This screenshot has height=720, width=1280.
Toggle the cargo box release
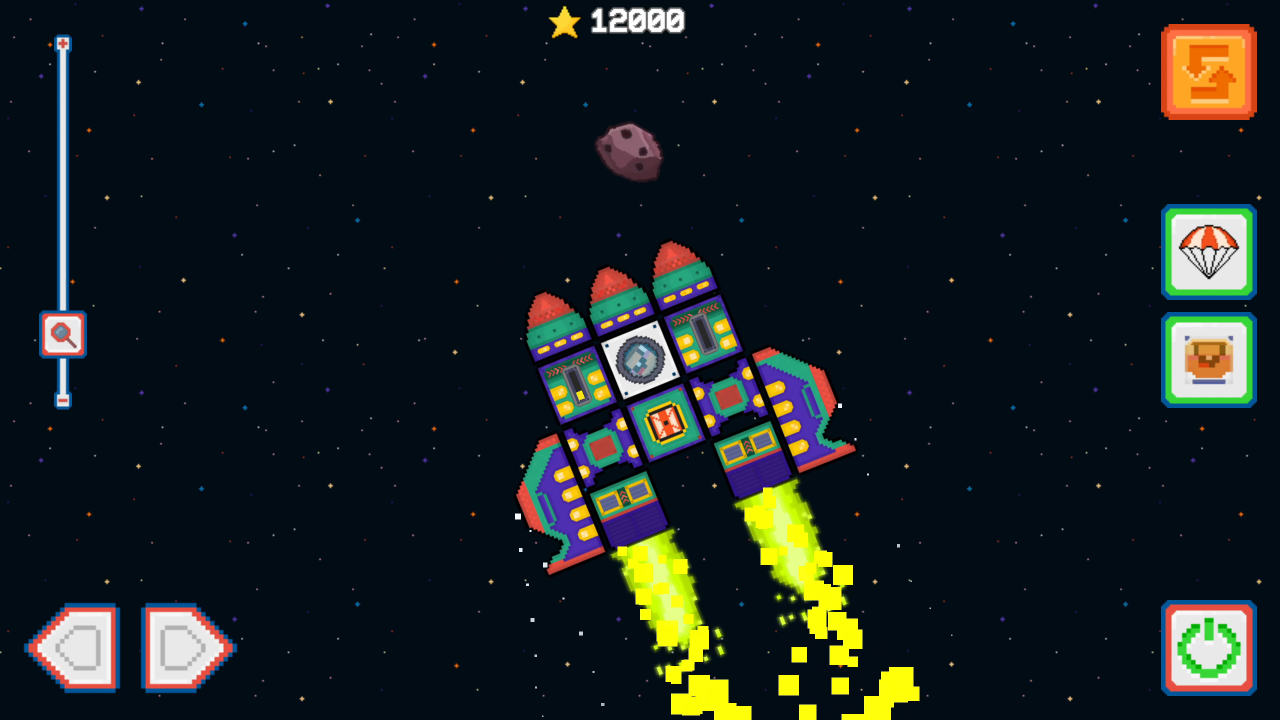click(1208, 360)
